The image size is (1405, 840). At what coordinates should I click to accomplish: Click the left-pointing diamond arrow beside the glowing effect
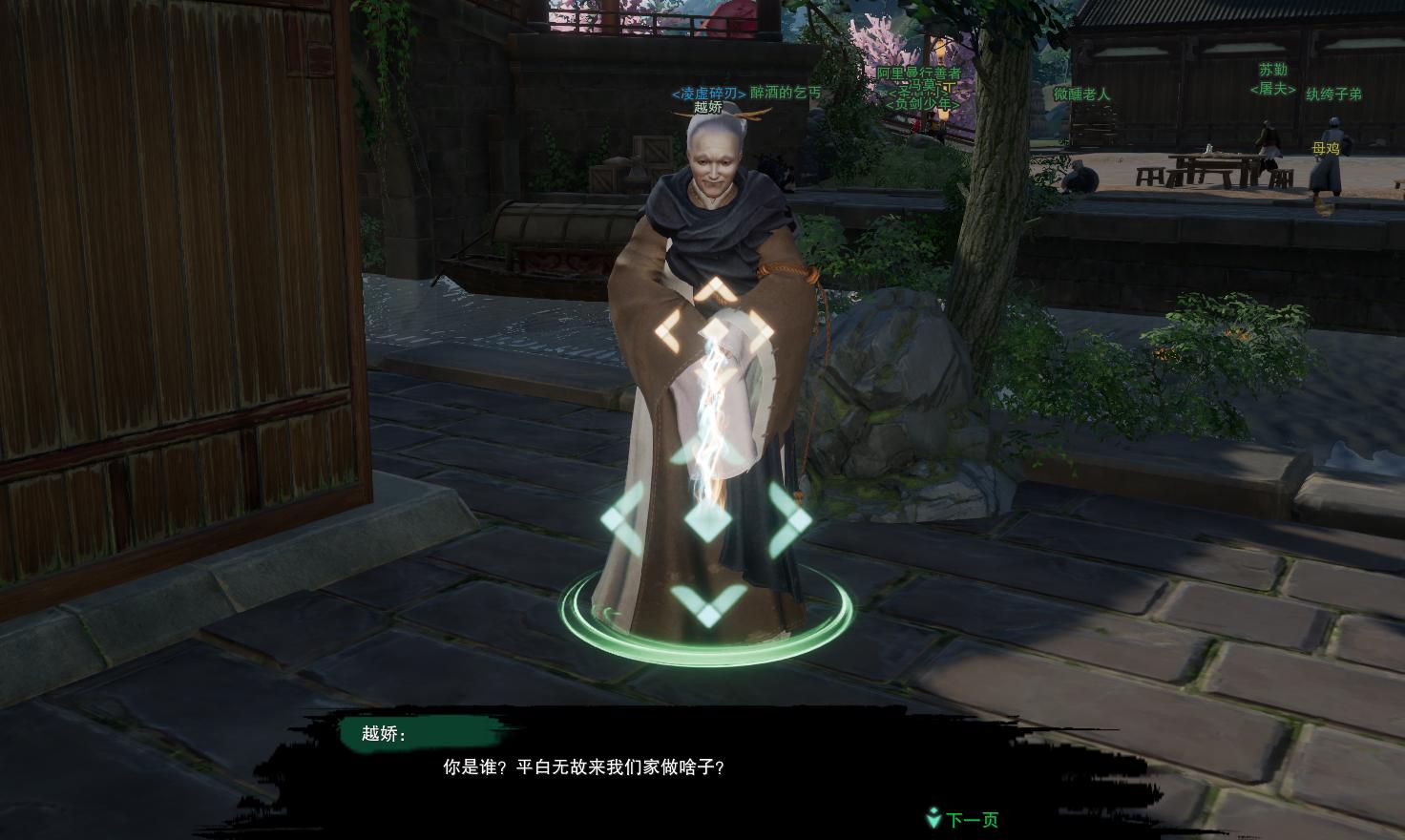tap(668, 328)
